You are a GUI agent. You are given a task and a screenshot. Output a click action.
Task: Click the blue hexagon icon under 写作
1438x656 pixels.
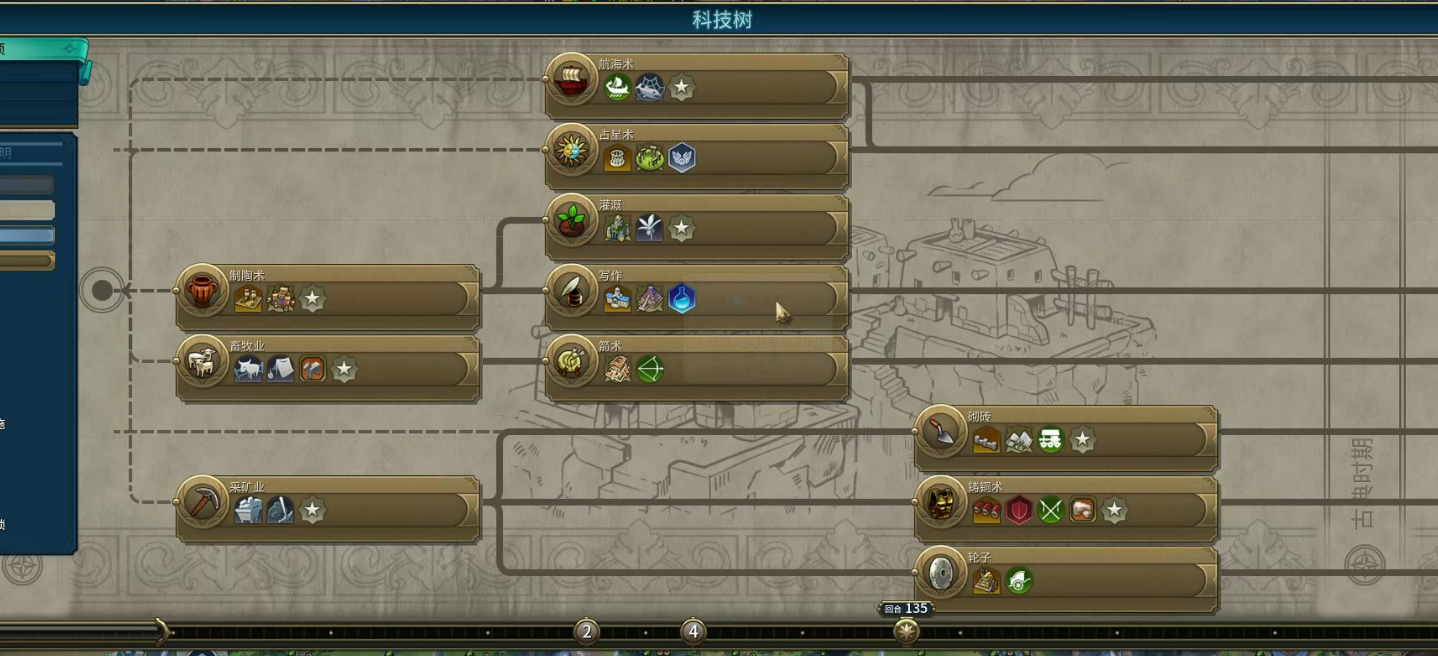[682, 299]
